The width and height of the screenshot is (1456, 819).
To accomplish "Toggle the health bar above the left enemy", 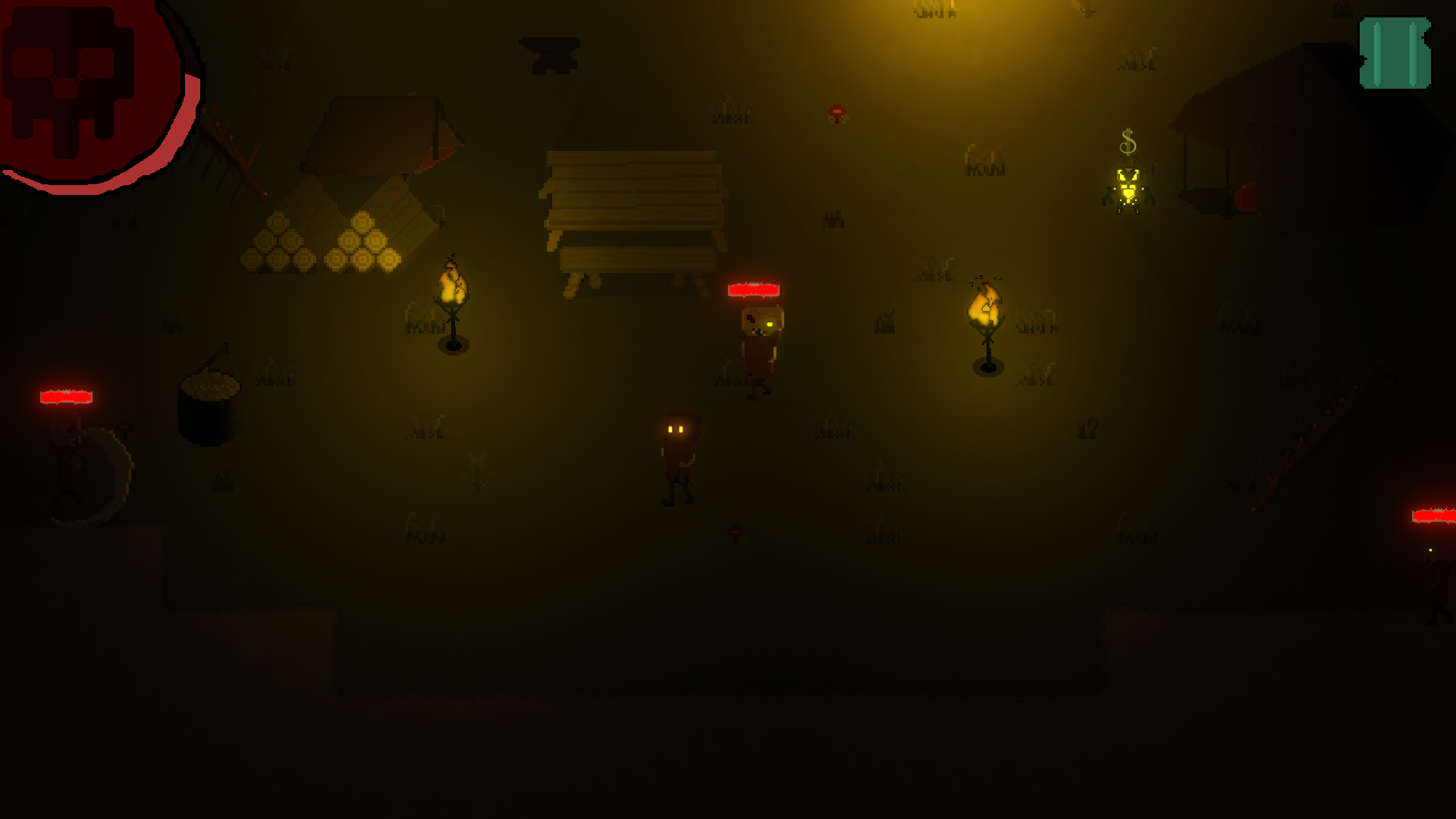I will click(x=67, y=397).
